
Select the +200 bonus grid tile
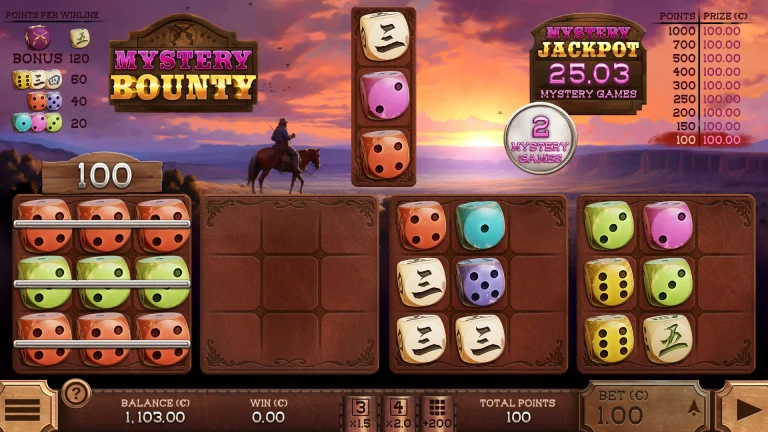pos(435,412)
